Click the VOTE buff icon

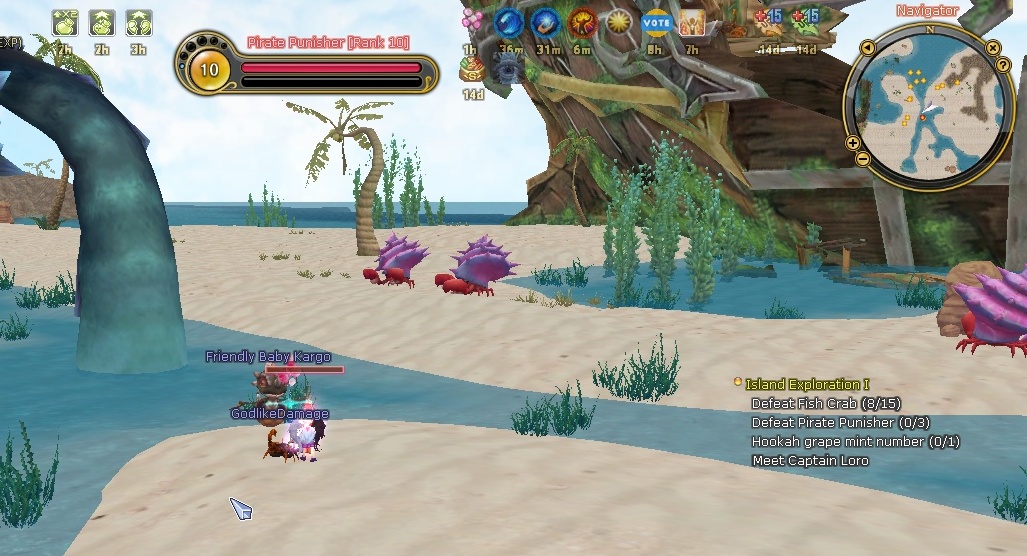pyautogui.click(x=655, y=21)
